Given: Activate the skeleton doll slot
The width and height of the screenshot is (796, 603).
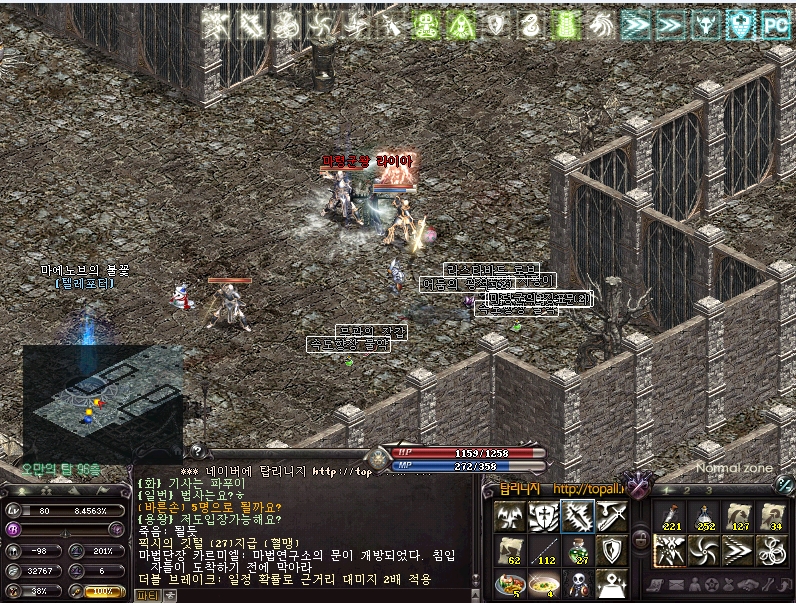Looking at the screenshot, I should tap(577, 583).
